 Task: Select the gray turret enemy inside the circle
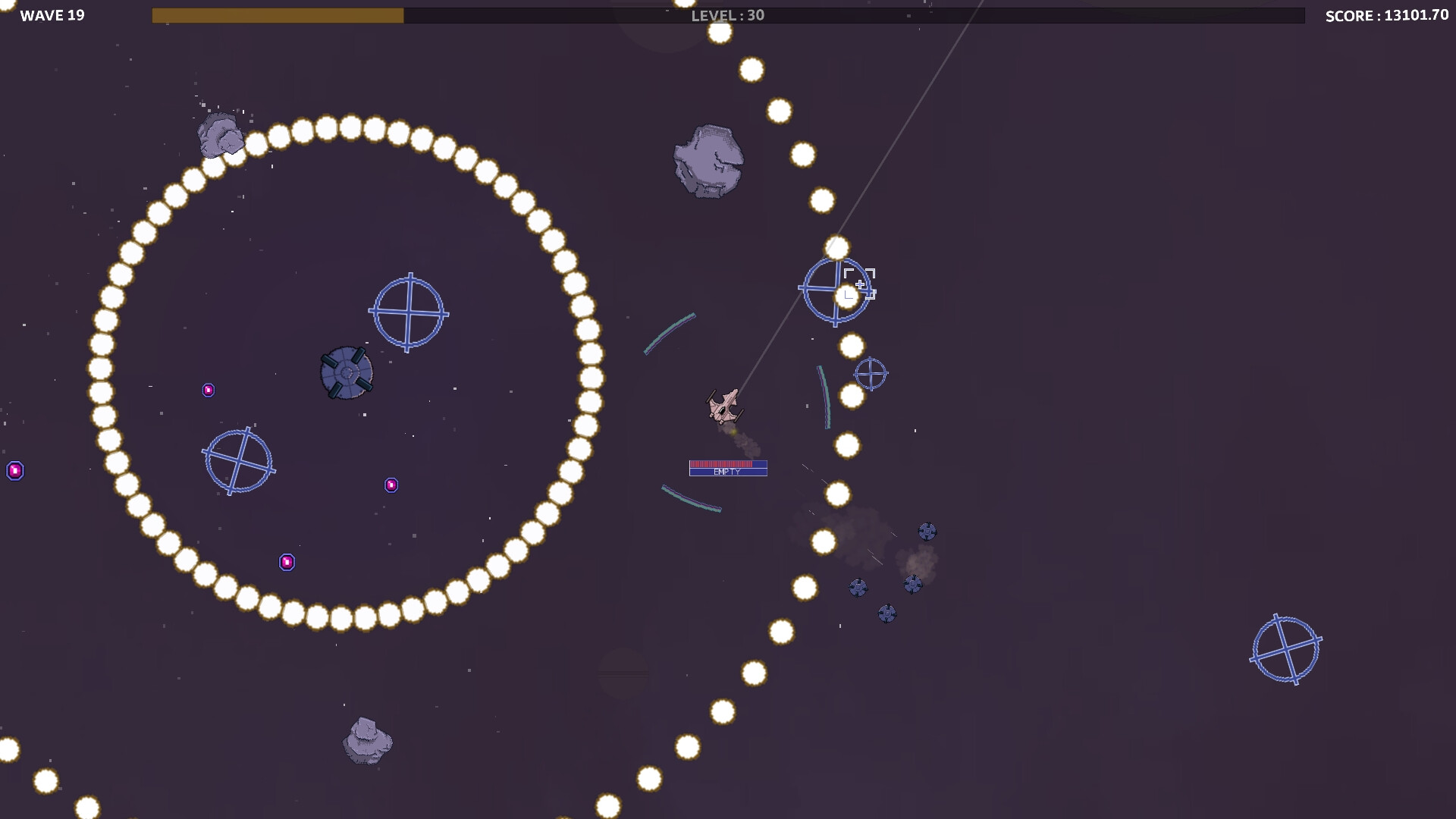[347, 372]
